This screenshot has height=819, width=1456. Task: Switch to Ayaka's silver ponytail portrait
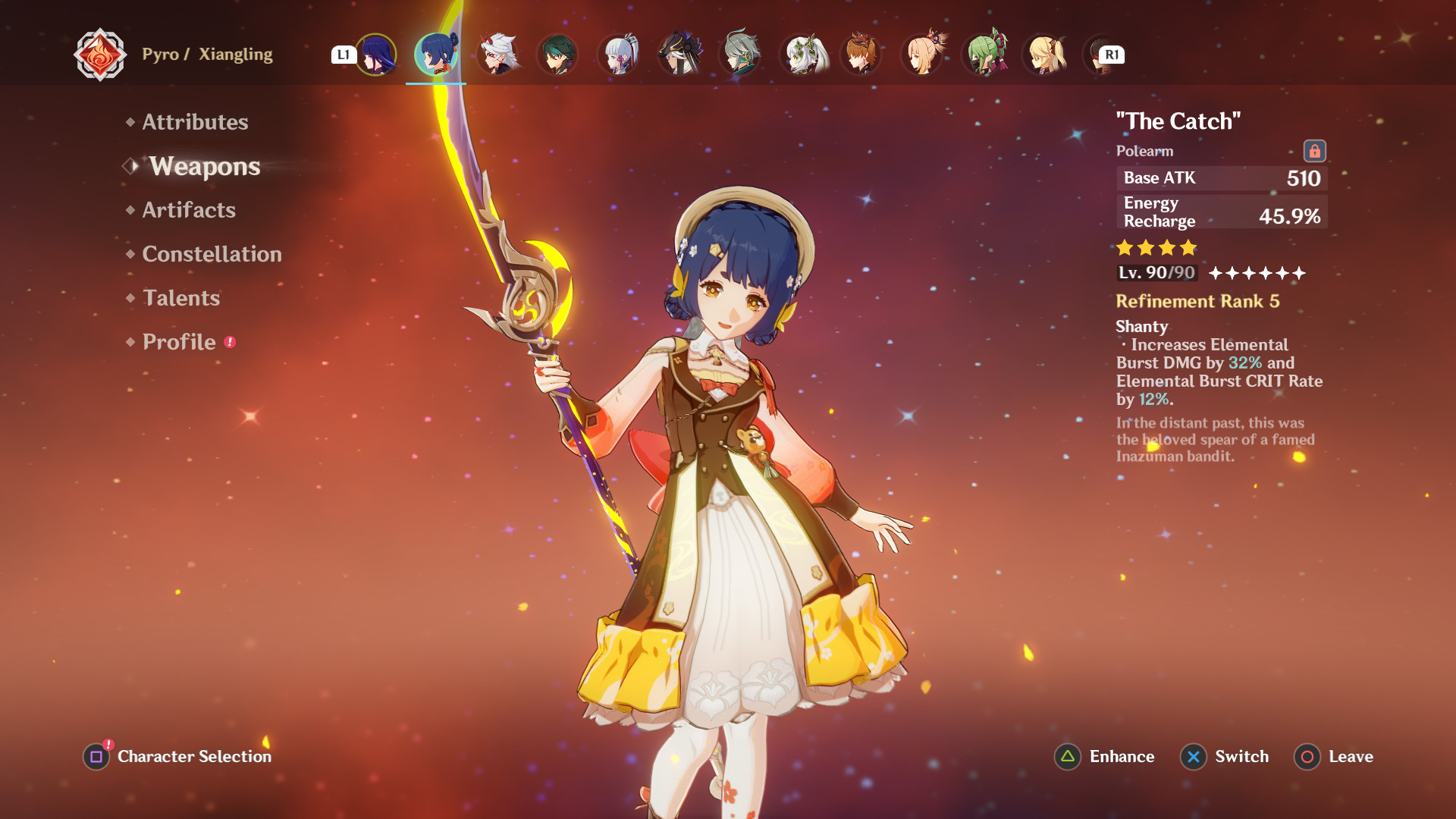point(619,55)
